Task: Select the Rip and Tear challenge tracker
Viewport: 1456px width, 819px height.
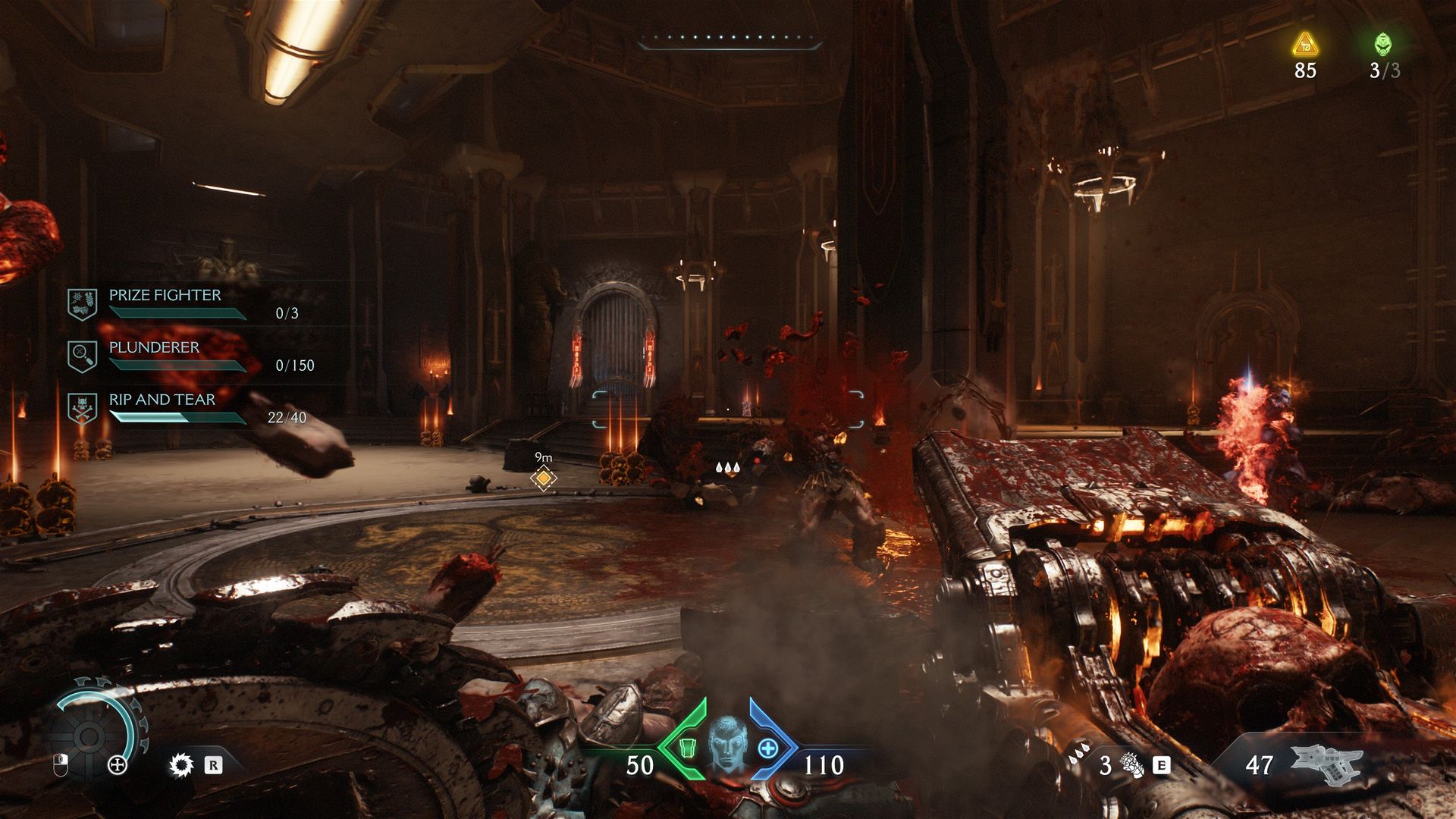Action: point(162,408)
